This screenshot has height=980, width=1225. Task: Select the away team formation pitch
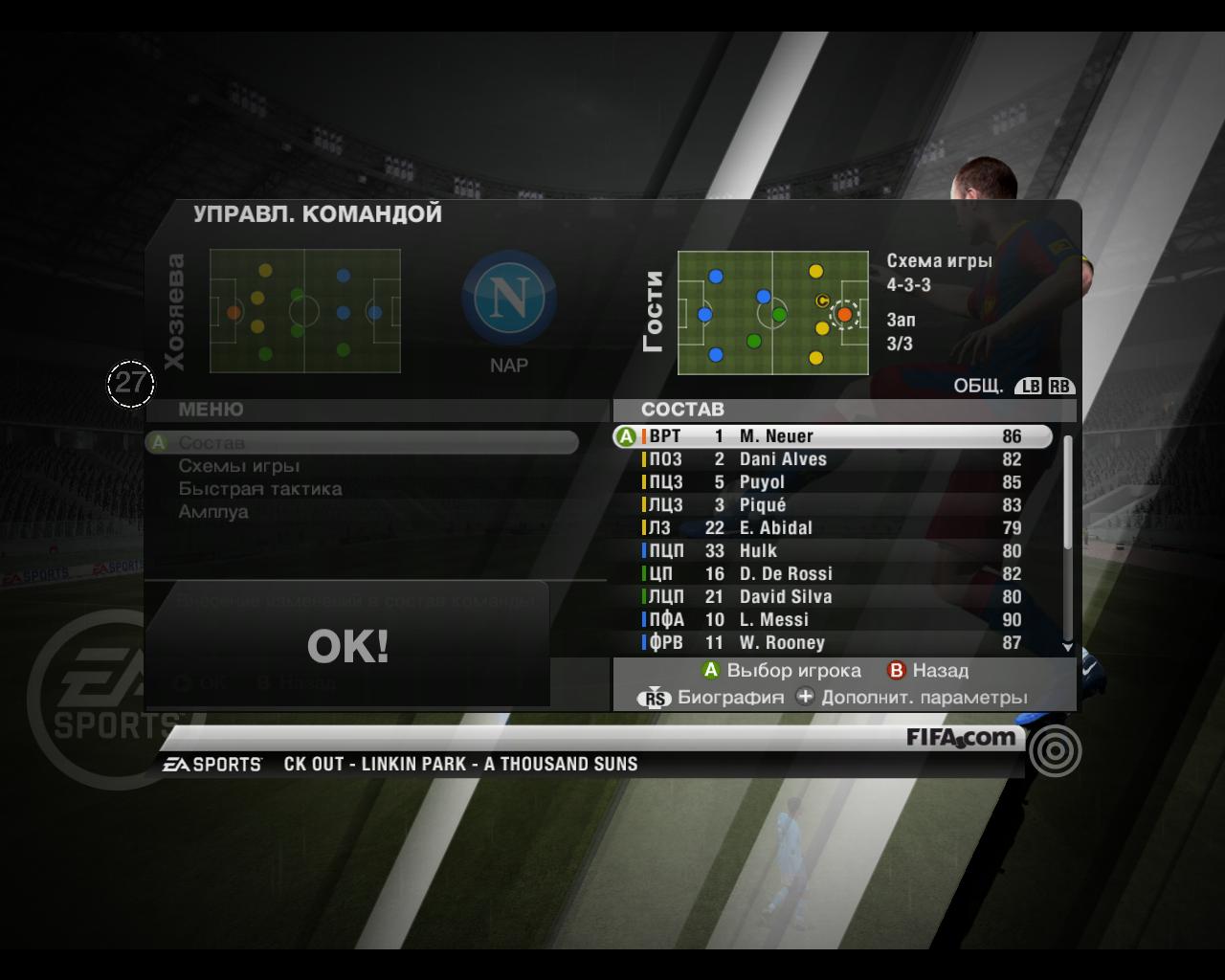tap(772, 313)
